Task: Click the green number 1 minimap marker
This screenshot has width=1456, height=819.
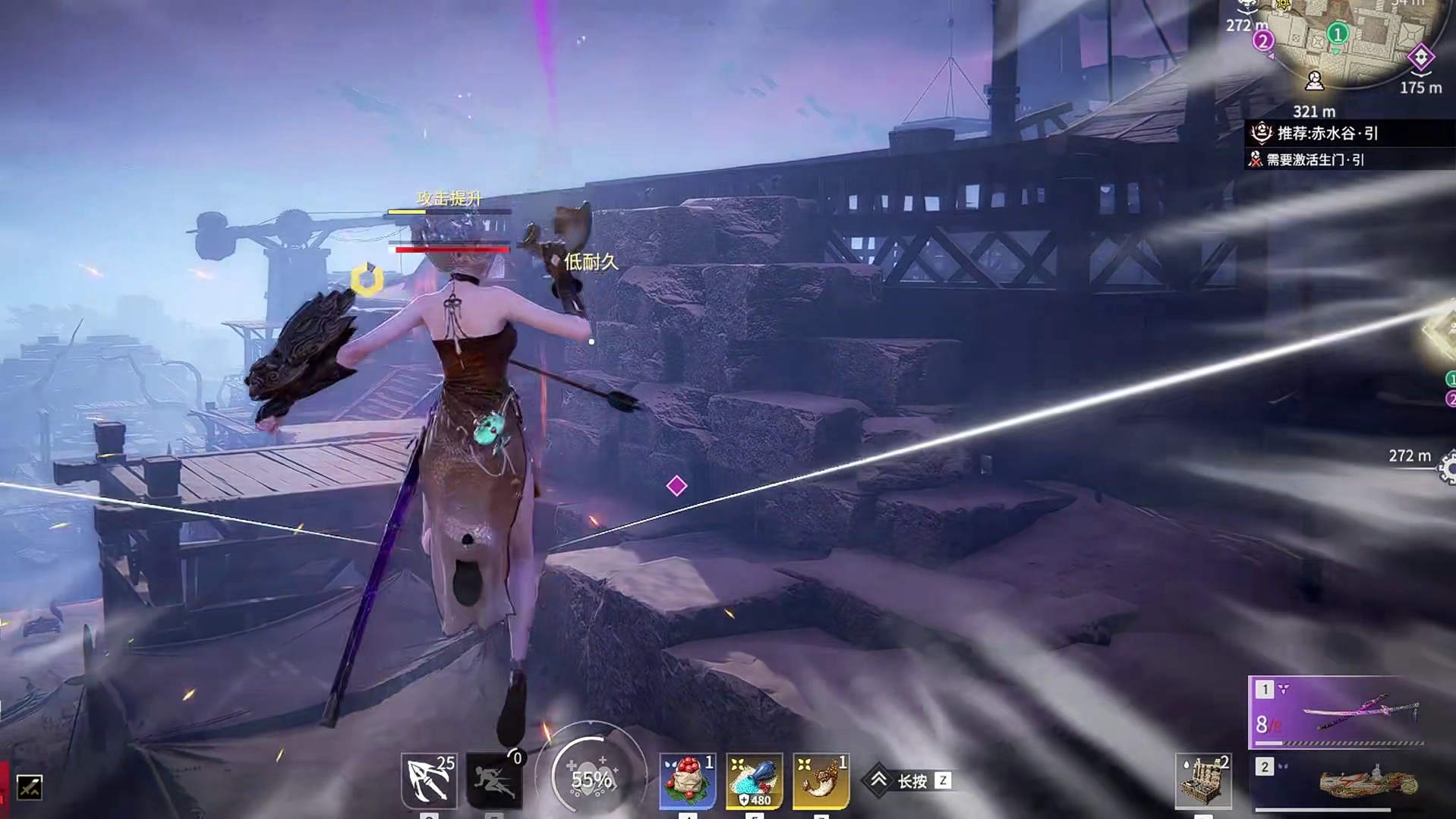Action: [x=1338, y=33]
